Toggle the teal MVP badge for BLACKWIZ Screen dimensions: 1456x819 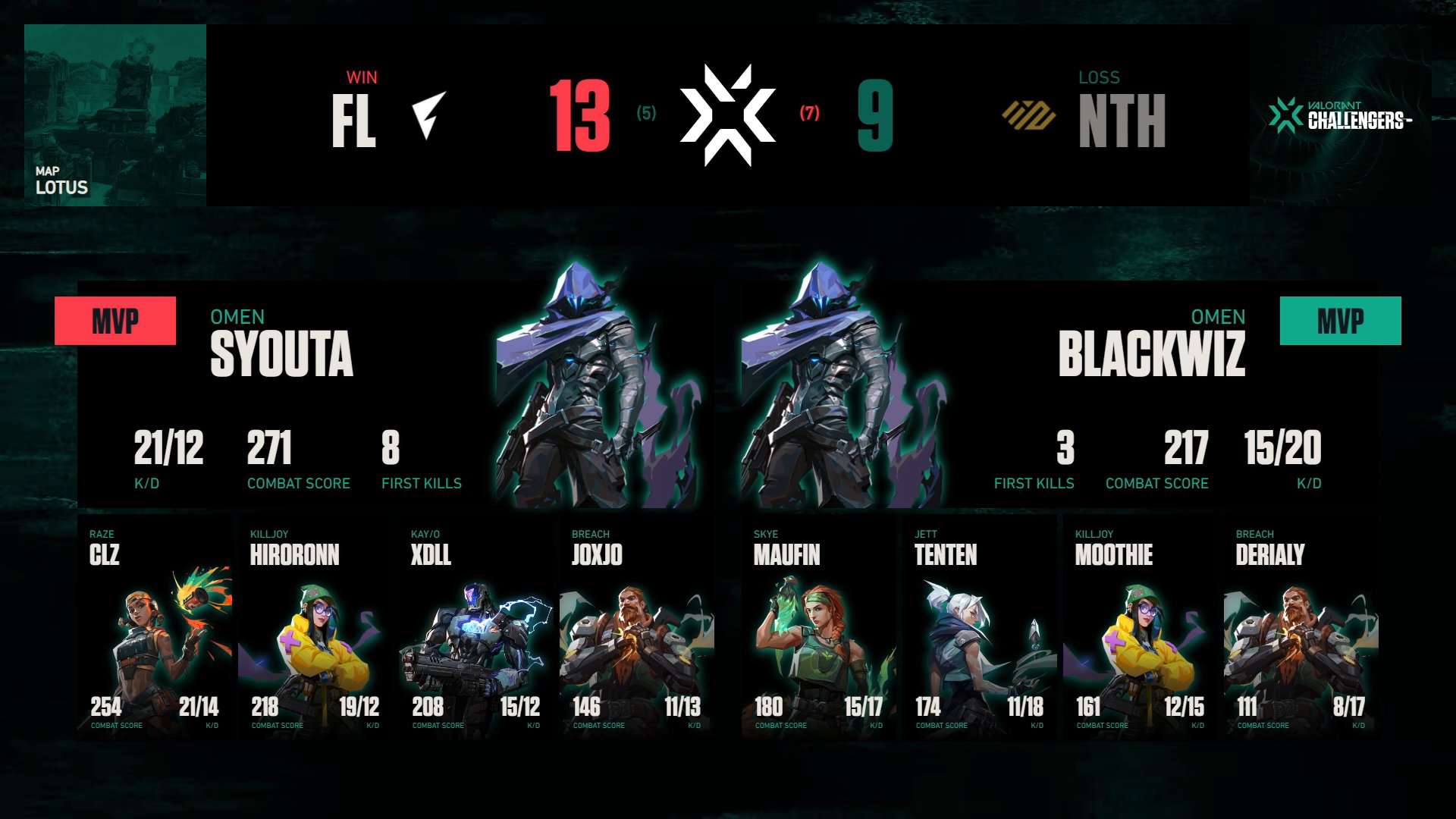[x=1339, y=320]
